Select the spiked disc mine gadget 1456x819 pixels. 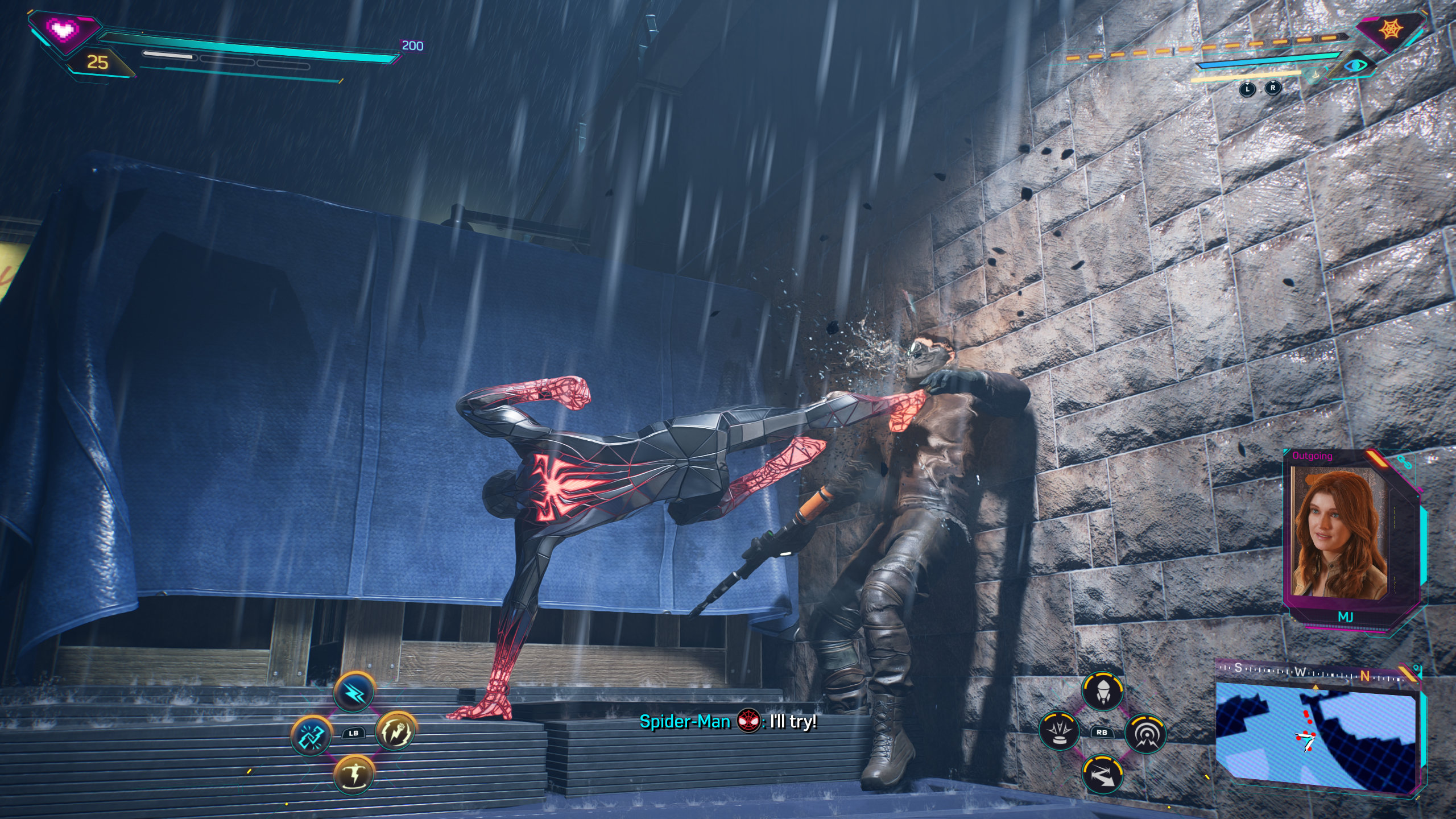coord(1059,732)
